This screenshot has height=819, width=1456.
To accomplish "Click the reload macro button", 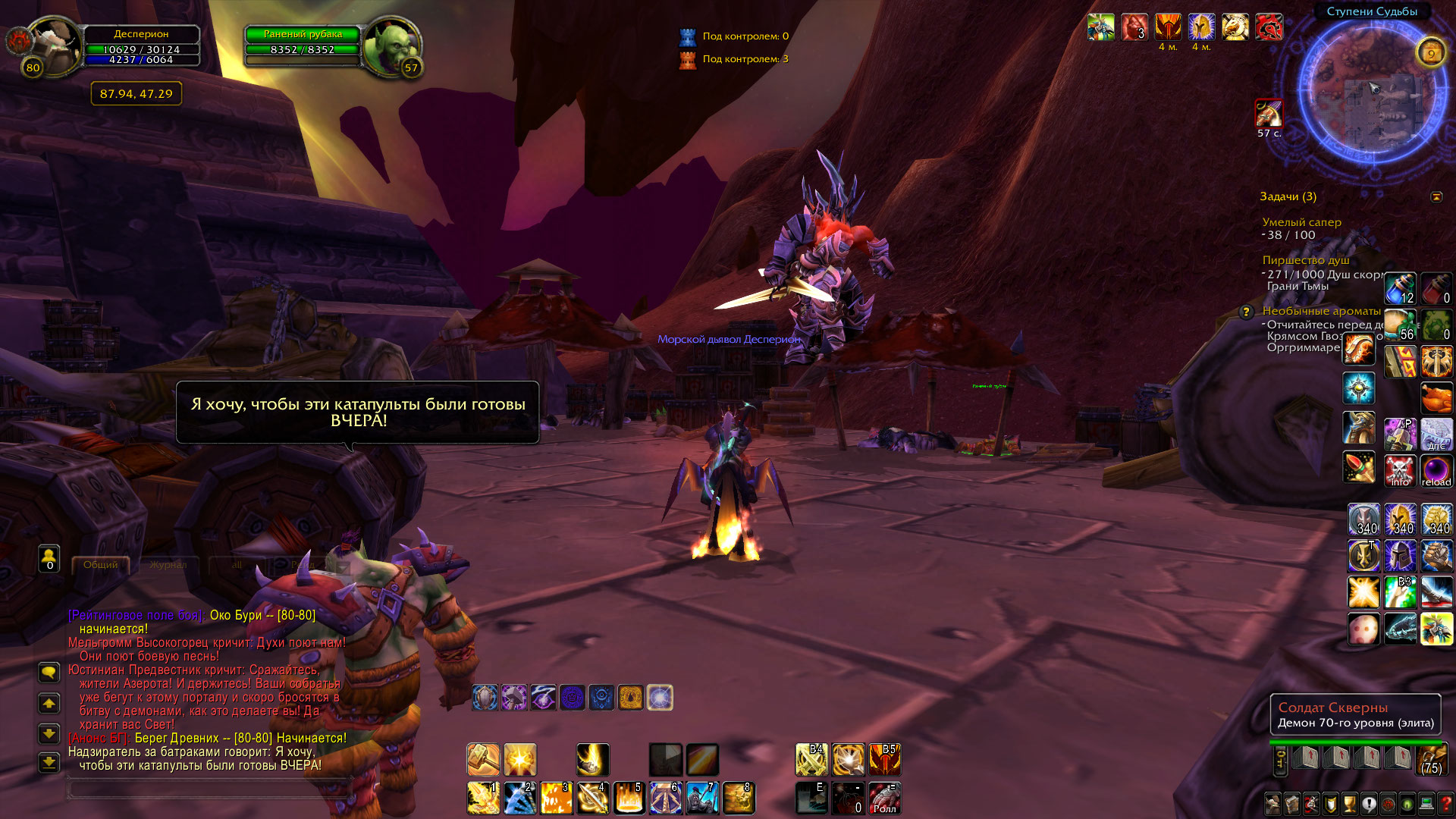I will tap(1436, 471).
